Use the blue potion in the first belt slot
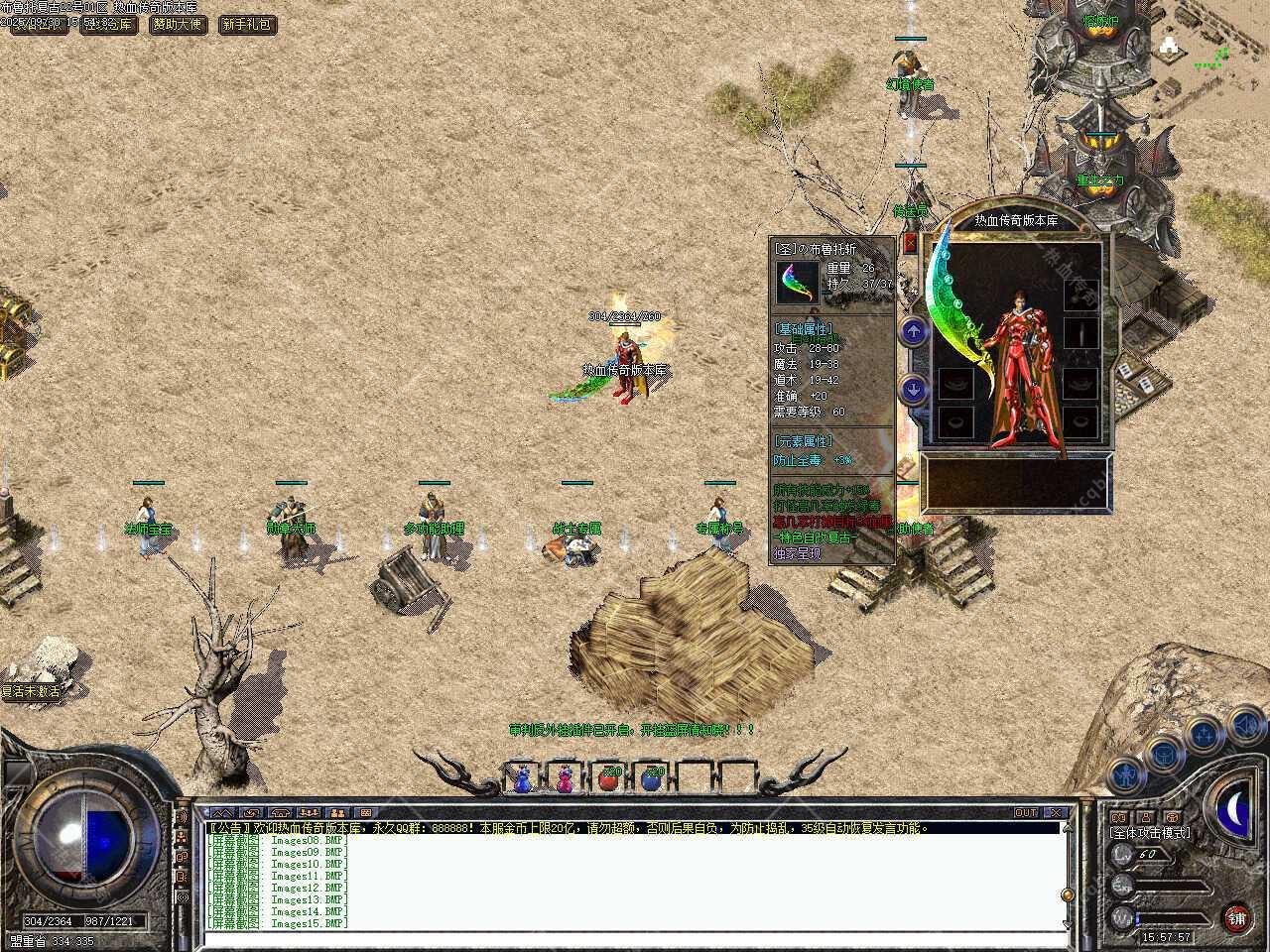The height and width of the screenshot is (952, 1270). coord(522,779)
